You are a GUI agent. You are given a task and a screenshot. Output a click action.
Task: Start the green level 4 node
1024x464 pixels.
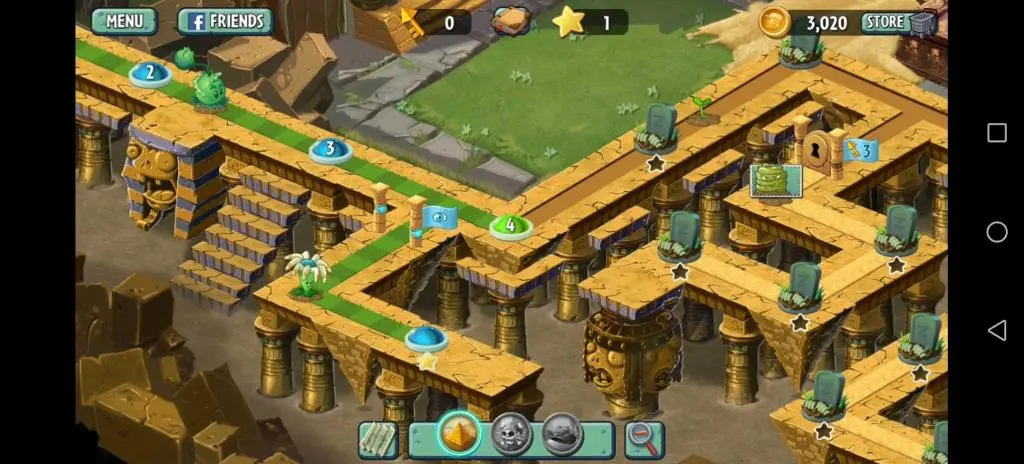coord(510,226)
